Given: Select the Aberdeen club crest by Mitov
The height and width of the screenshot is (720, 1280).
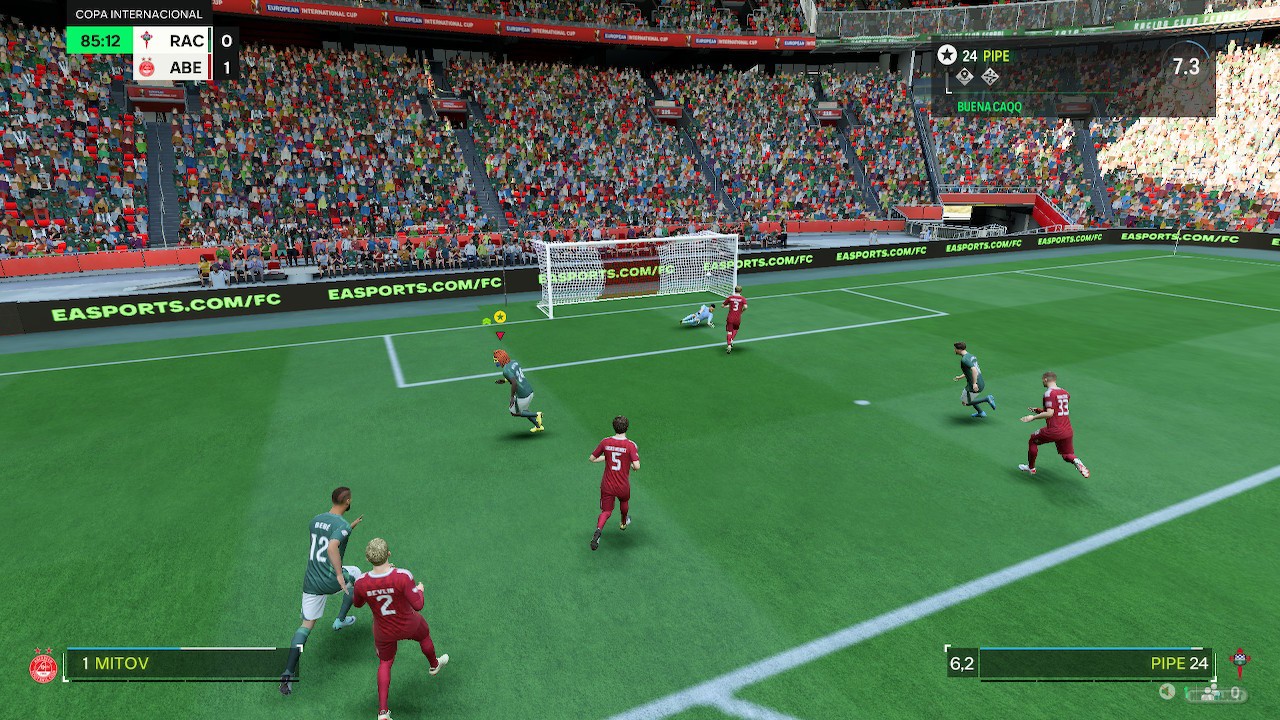Looking at the screenshot, I should [x=43, y=665].
